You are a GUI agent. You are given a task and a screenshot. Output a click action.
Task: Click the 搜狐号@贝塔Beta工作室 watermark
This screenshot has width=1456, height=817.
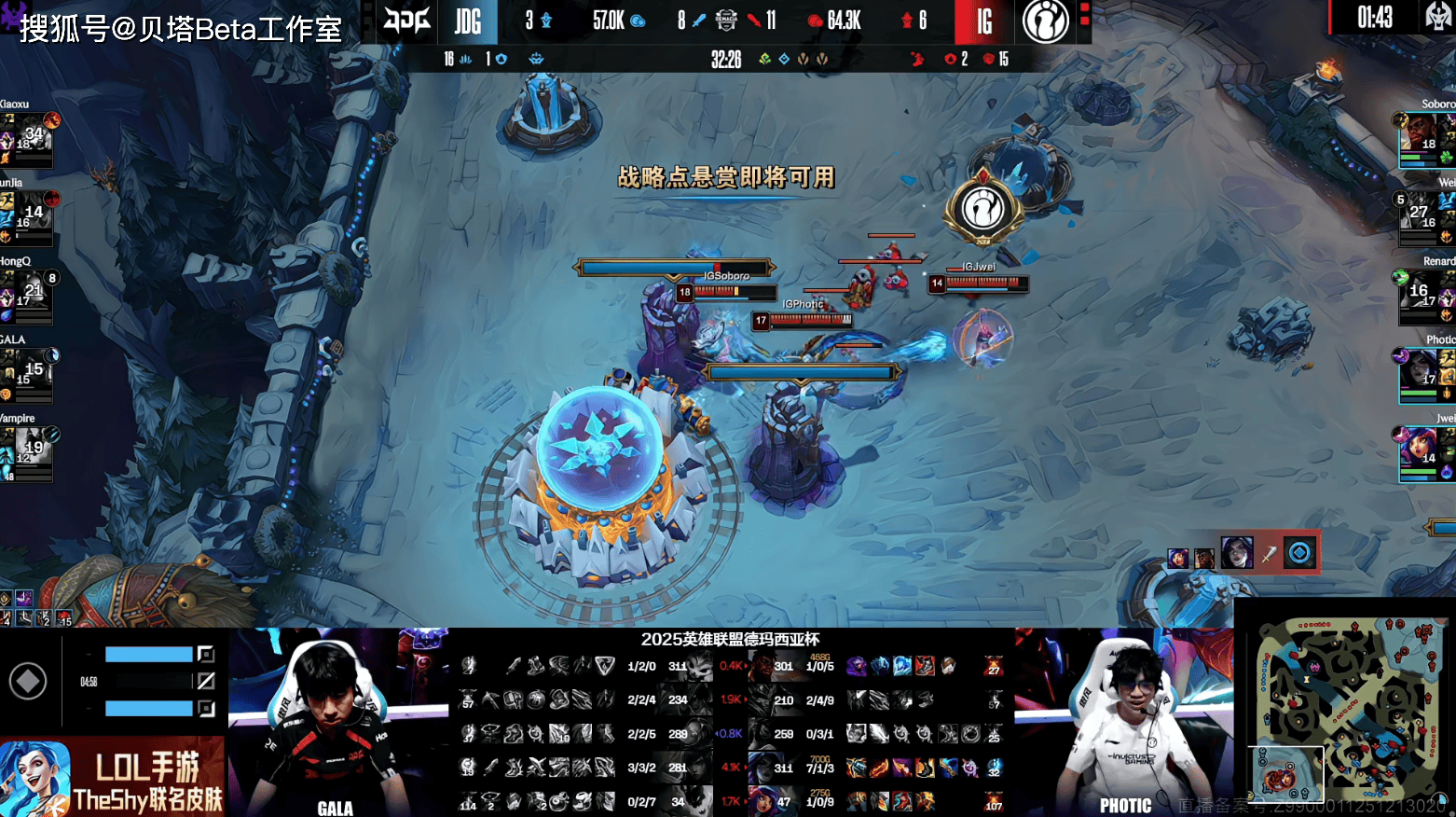(181, 29)
